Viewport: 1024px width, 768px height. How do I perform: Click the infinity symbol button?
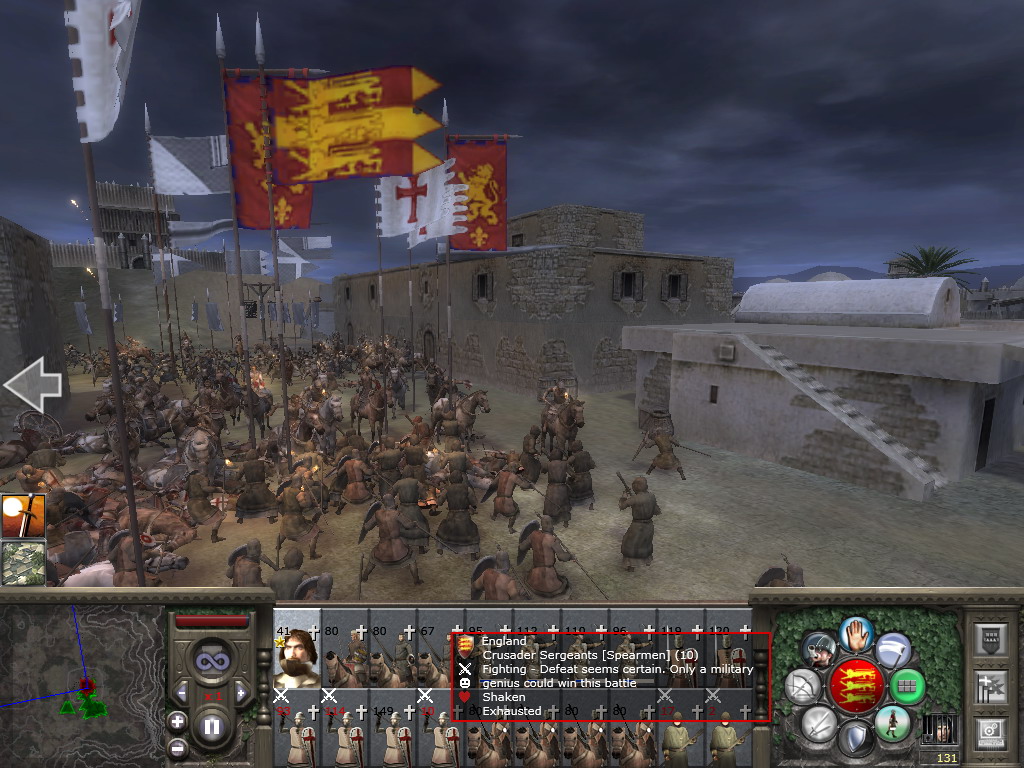pos(211,660)
